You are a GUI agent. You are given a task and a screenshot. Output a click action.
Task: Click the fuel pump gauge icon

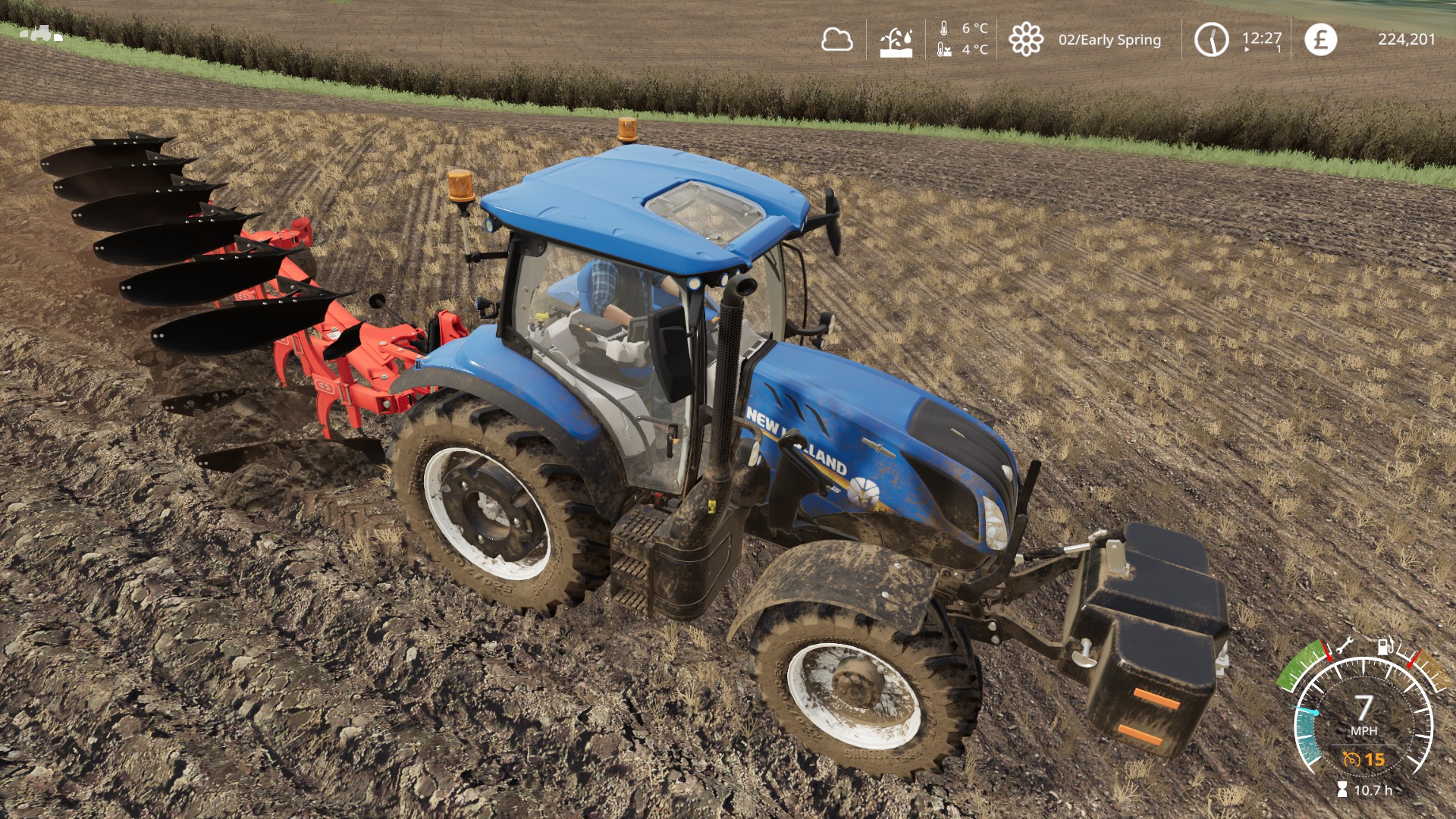1385,646
